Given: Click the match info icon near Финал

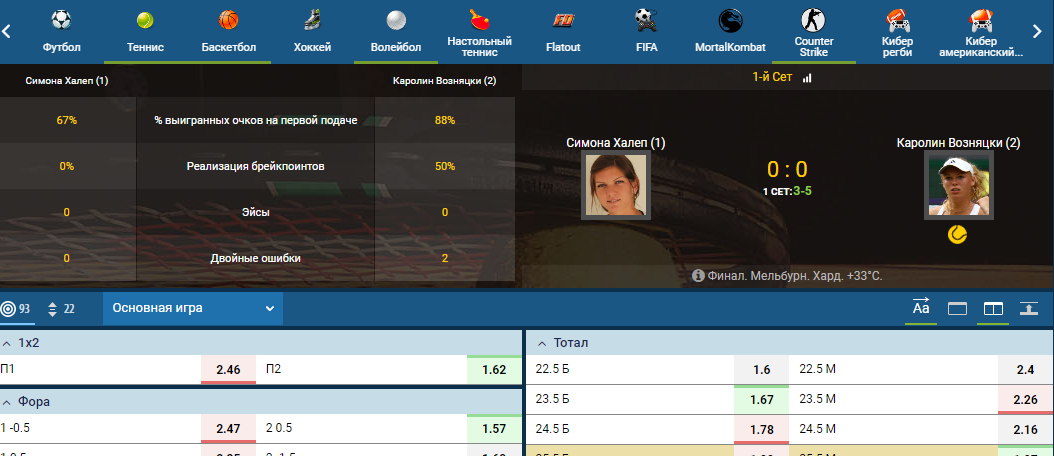Looking at the screenshot, I should [x=697, y=275].
